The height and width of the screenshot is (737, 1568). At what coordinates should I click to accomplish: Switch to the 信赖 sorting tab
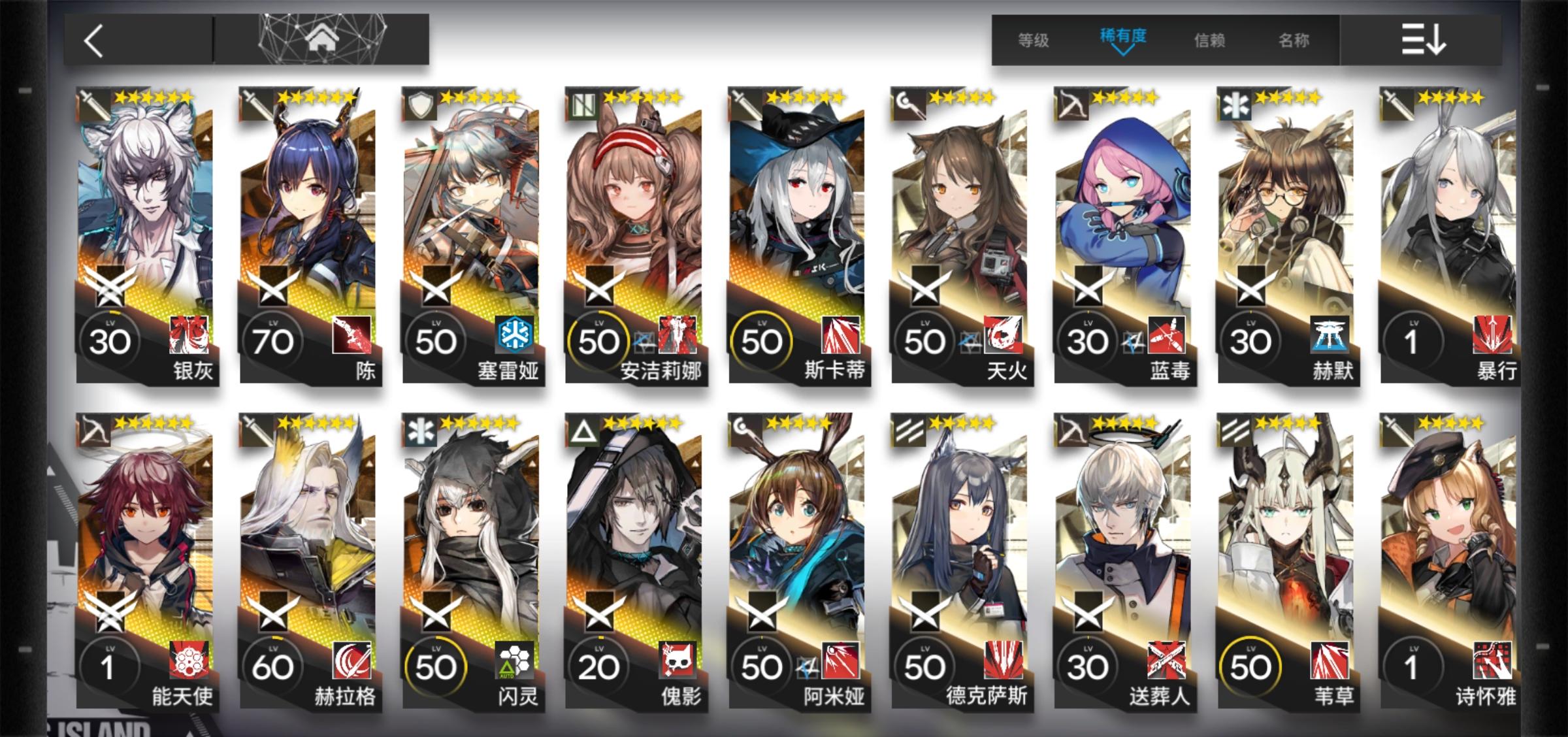coord(1209,41)
